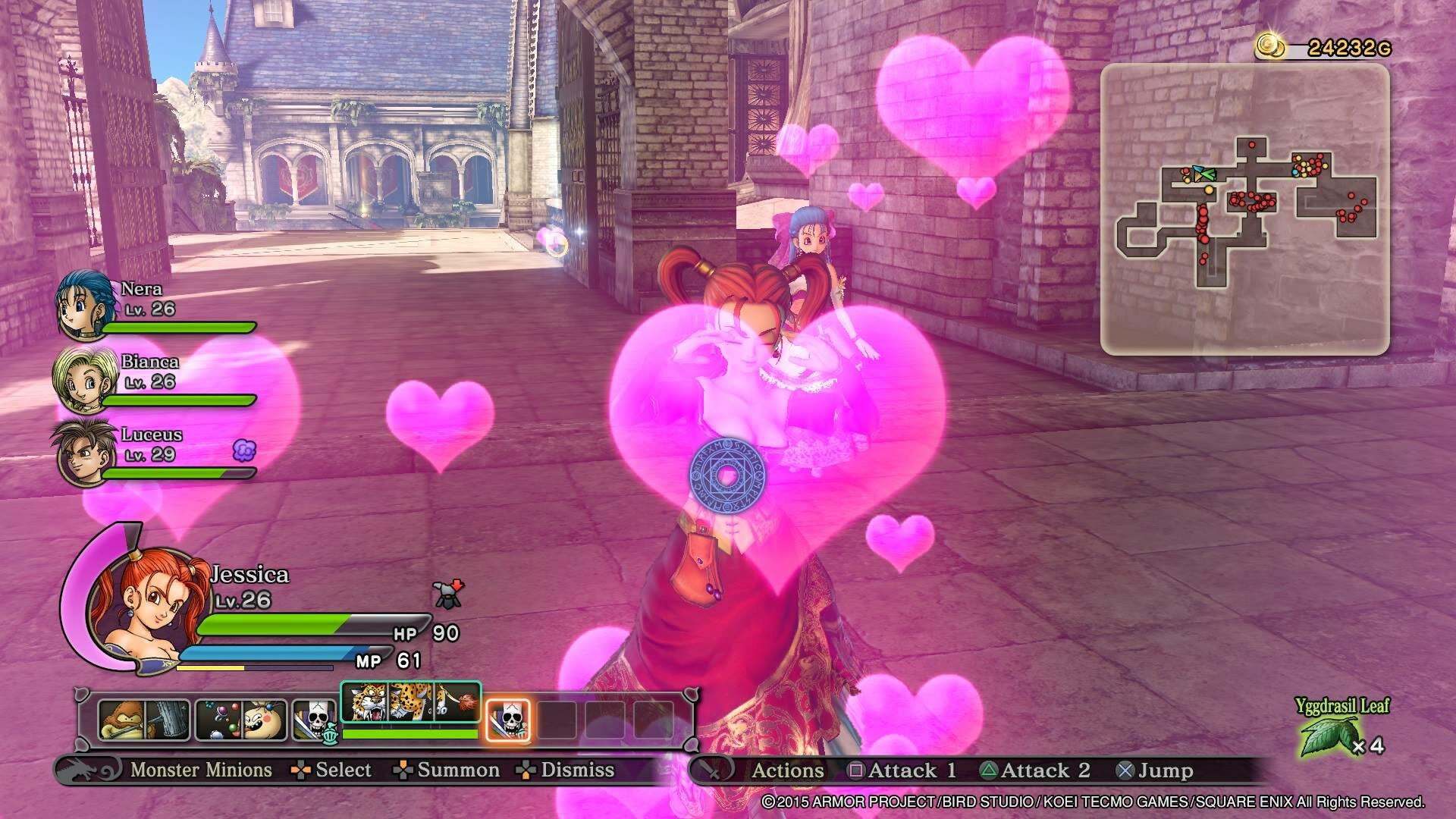This screenshot has height=819, width=1456.
Task: Use the Yggdrasil Leaf item
Action: (x=1329, y=736)
